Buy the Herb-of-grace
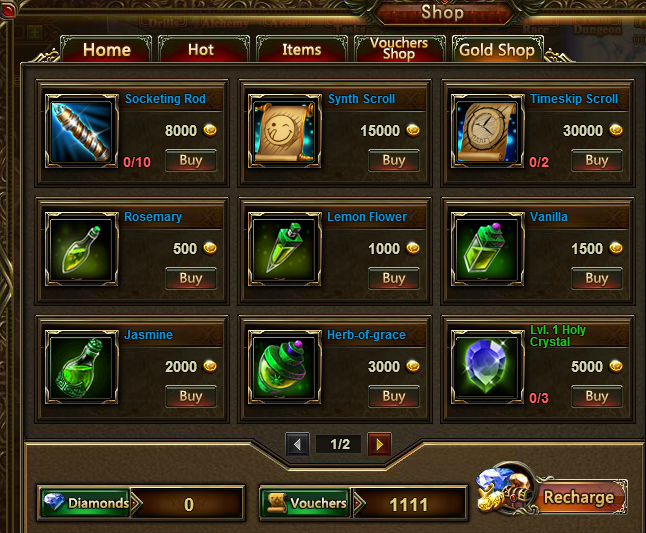This screenshot has height=533, width=646. point(393,396)
